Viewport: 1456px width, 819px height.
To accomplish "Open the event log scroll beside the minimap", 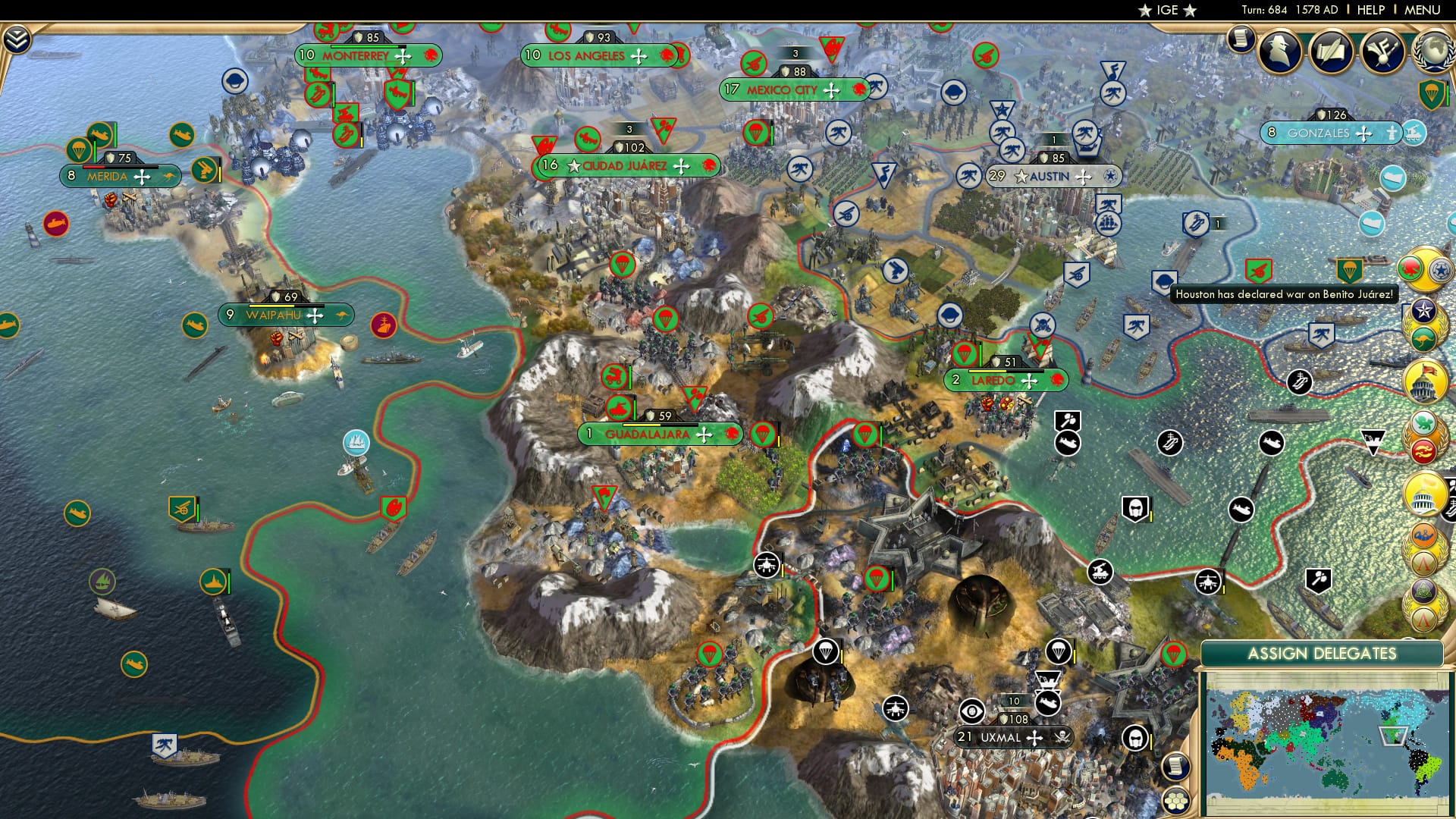I will pos(1175,766).
